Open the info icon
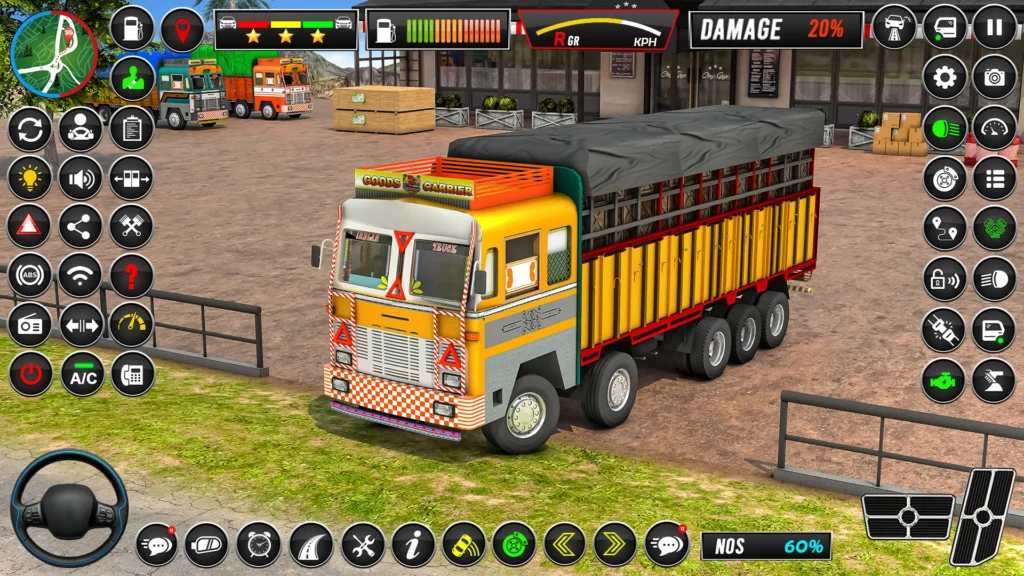Screen dimensions: 1024x576 coord(413,544)
